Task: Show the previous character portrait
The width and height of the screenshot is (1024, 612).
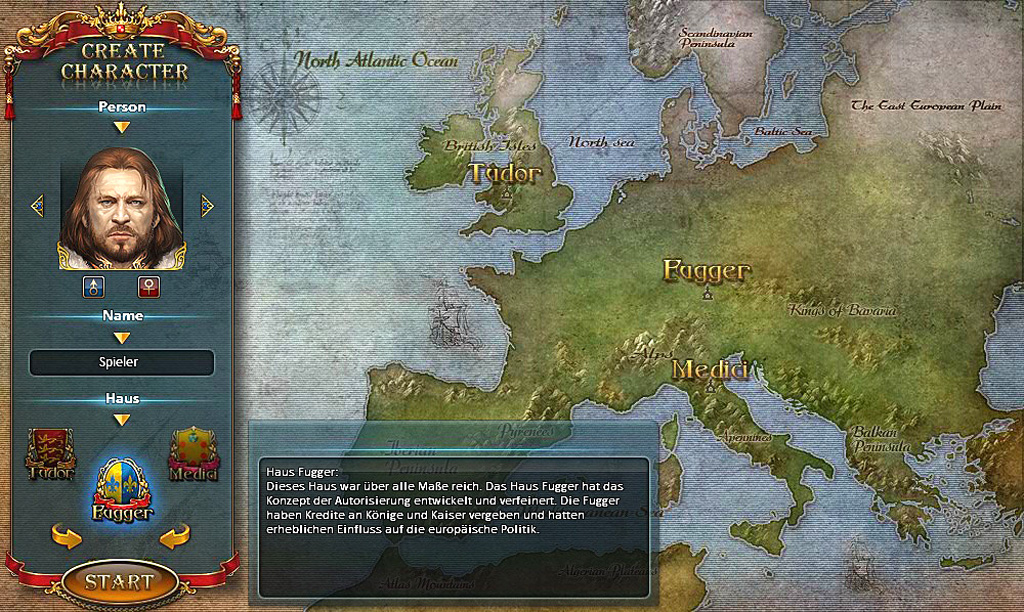Action: [38, 206]
